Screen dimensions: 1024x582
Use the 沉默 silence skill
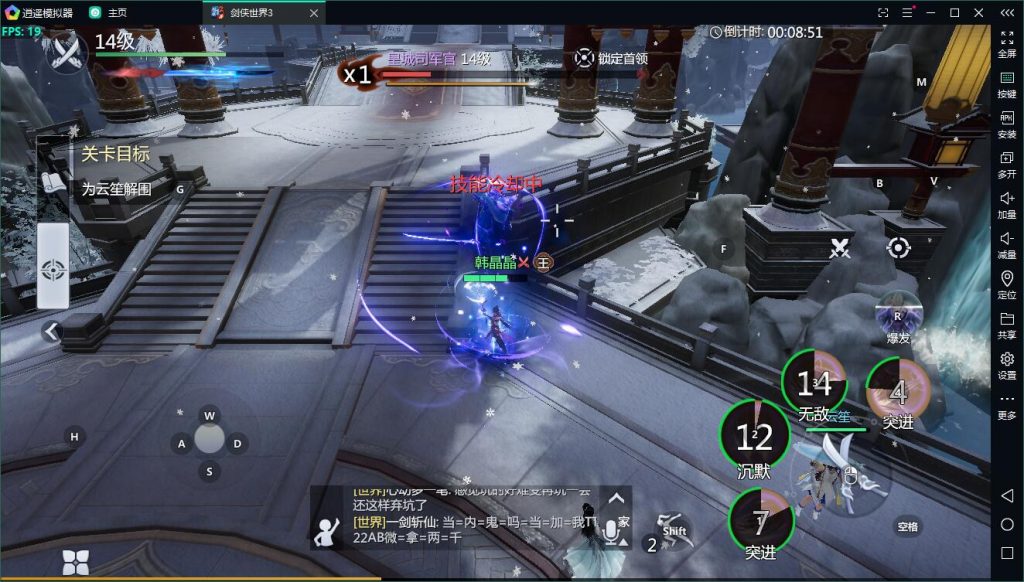tap(755, 436)
